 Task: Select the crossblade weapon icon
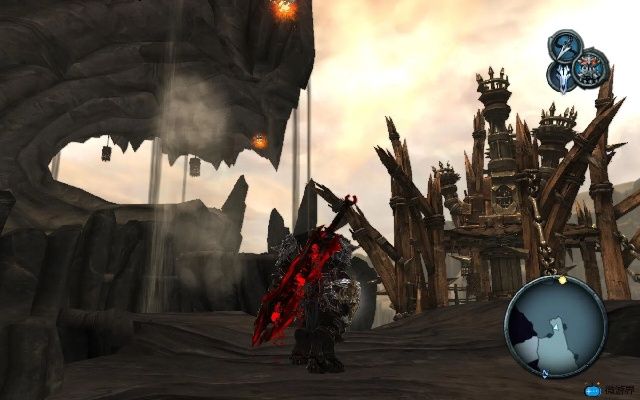tap(566, 46)
